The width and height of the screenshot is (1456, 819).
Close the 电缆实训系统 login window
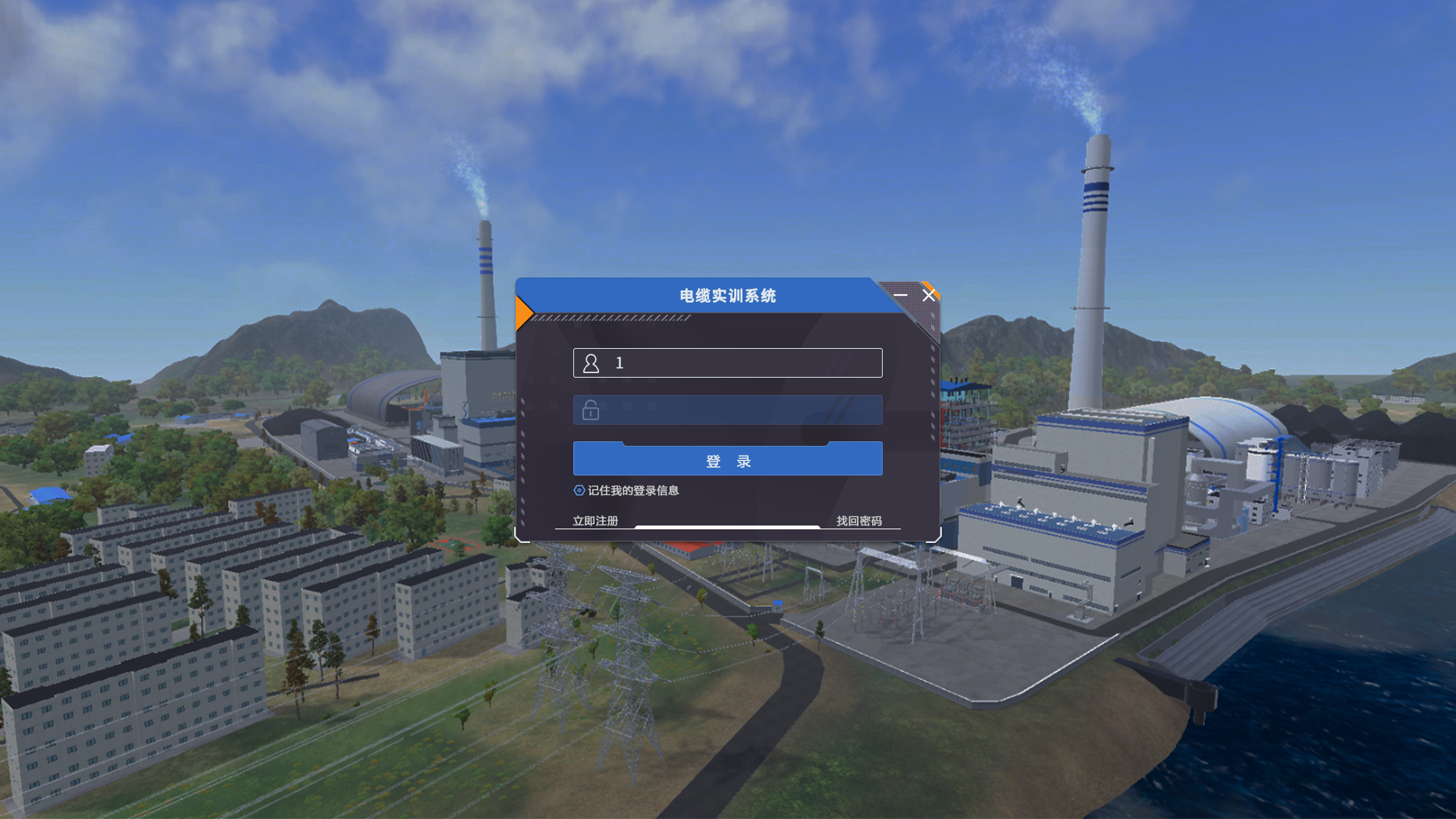point(929,295)
